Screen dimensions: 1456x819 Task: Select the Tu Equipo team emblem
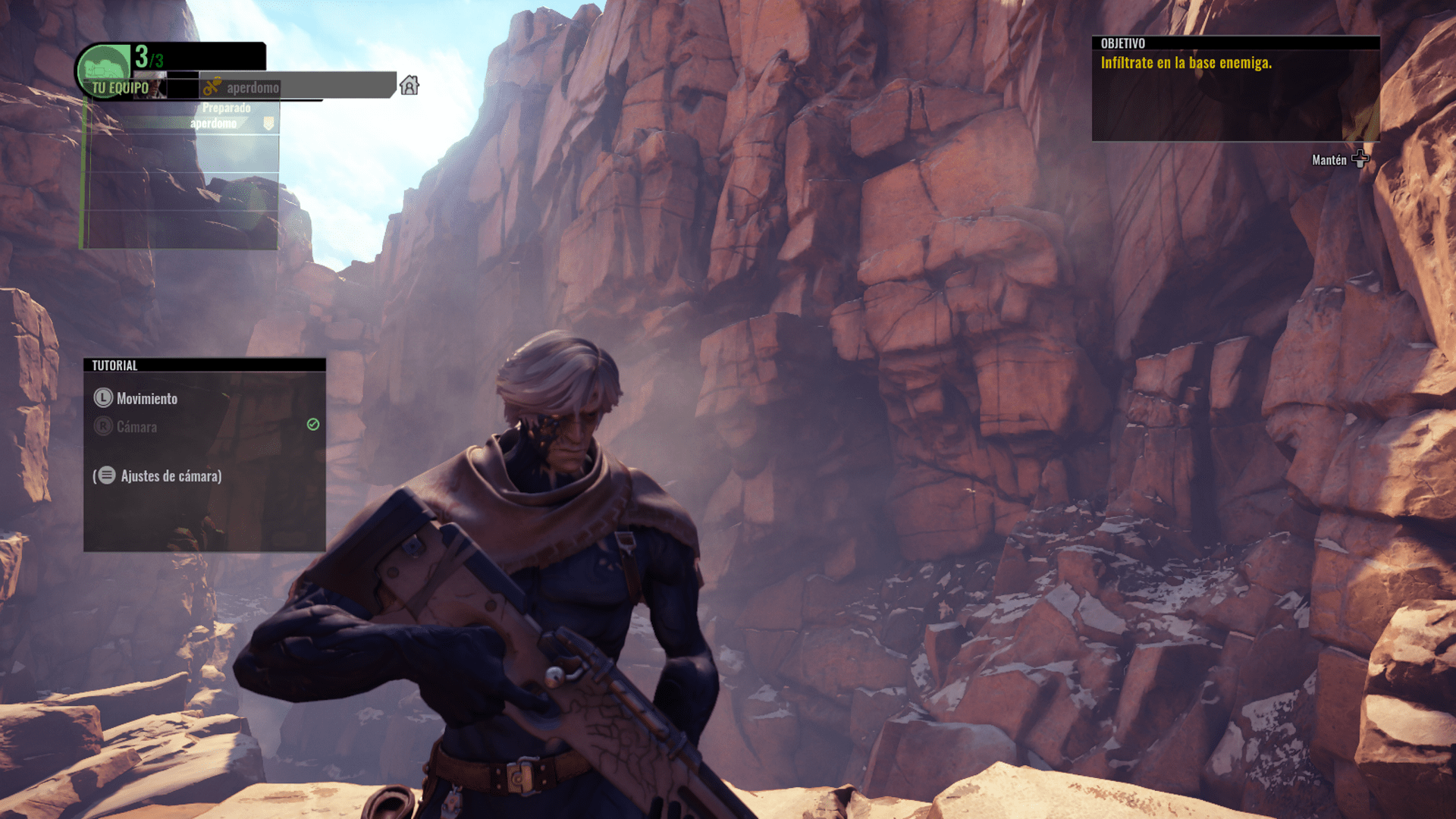pos(104,67)
